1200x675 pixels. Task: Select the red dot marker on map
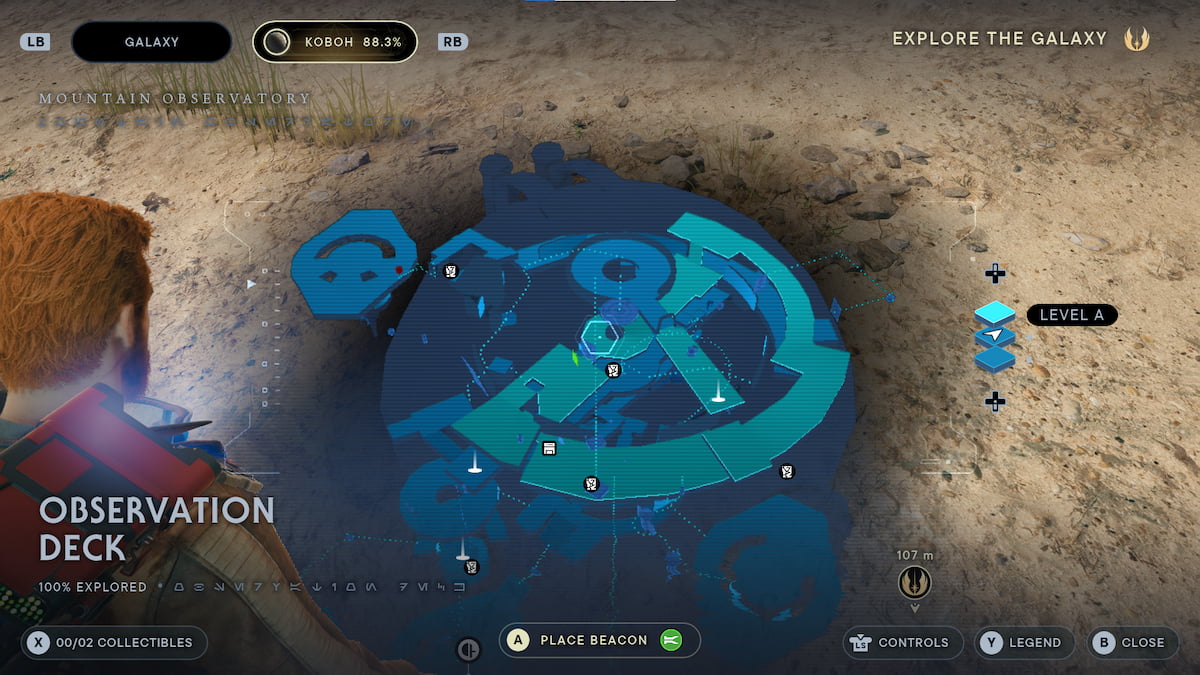[399, 270]
